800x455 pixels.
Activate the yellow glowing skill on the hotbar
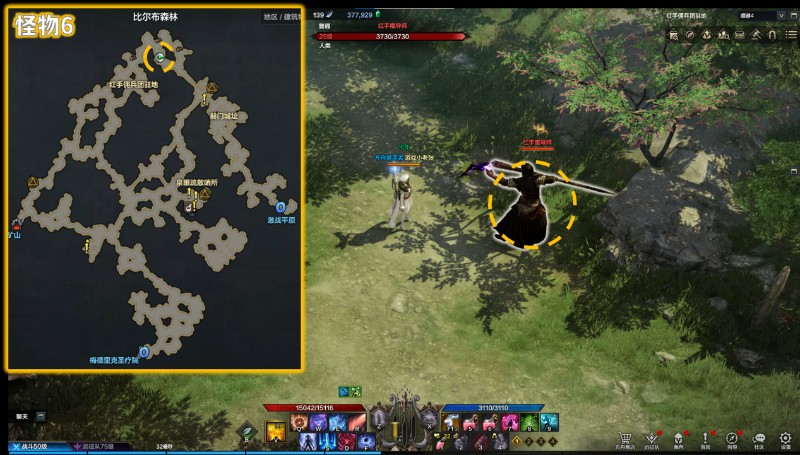(276, 432)
